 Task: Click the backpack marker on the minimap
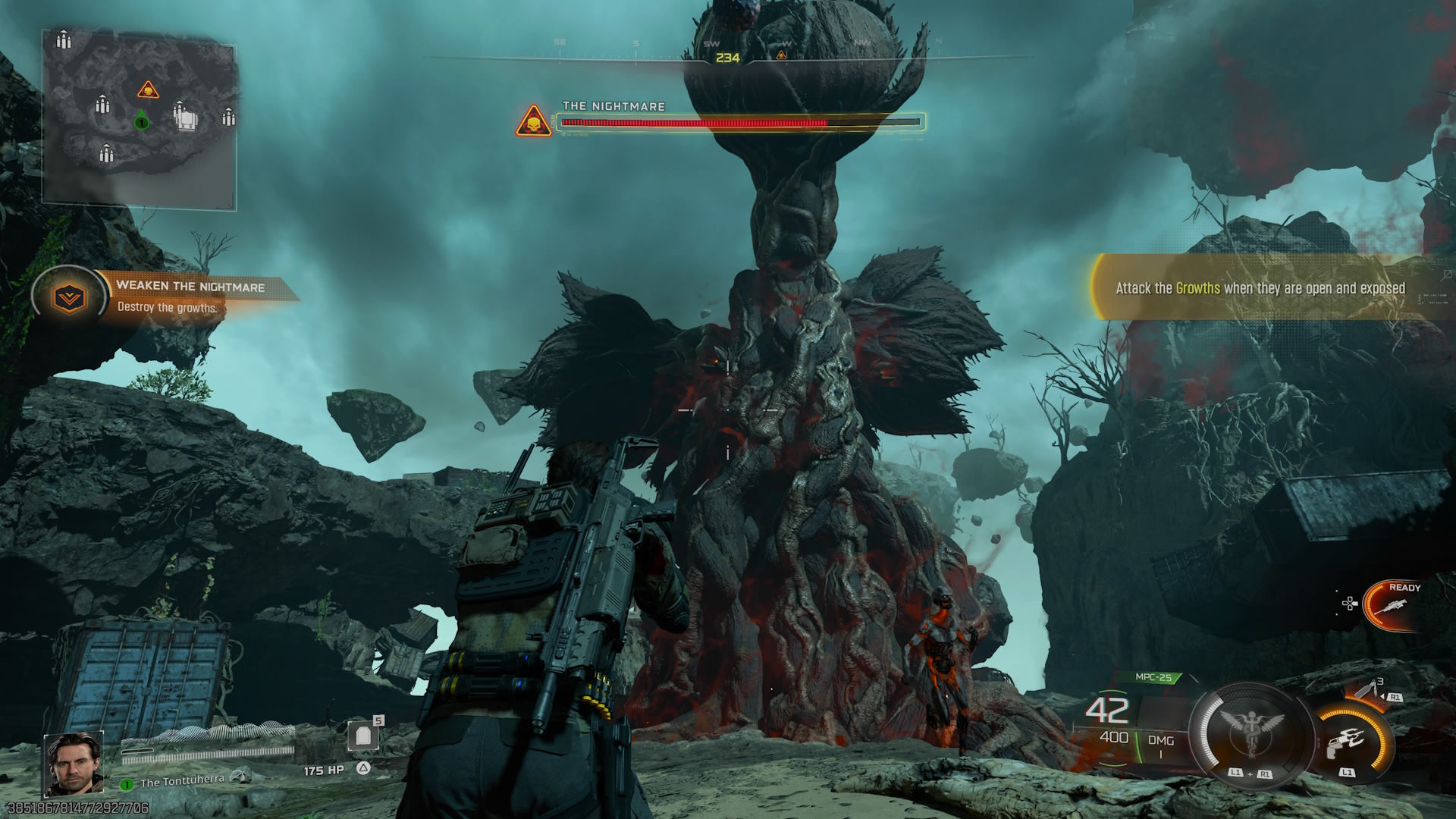[187, 118]
